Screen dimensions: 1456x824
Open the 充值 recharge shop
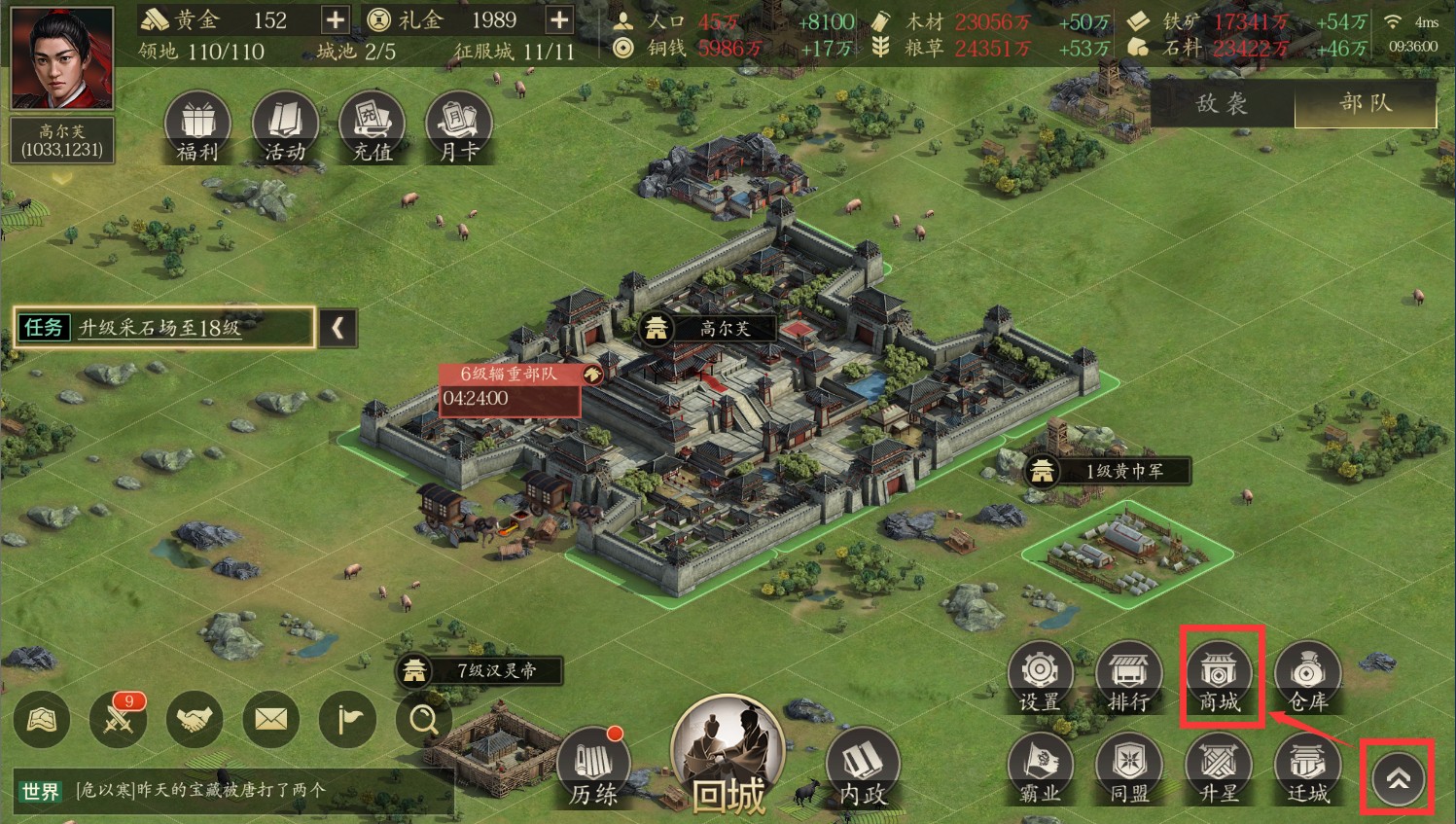tap(372, 128)
